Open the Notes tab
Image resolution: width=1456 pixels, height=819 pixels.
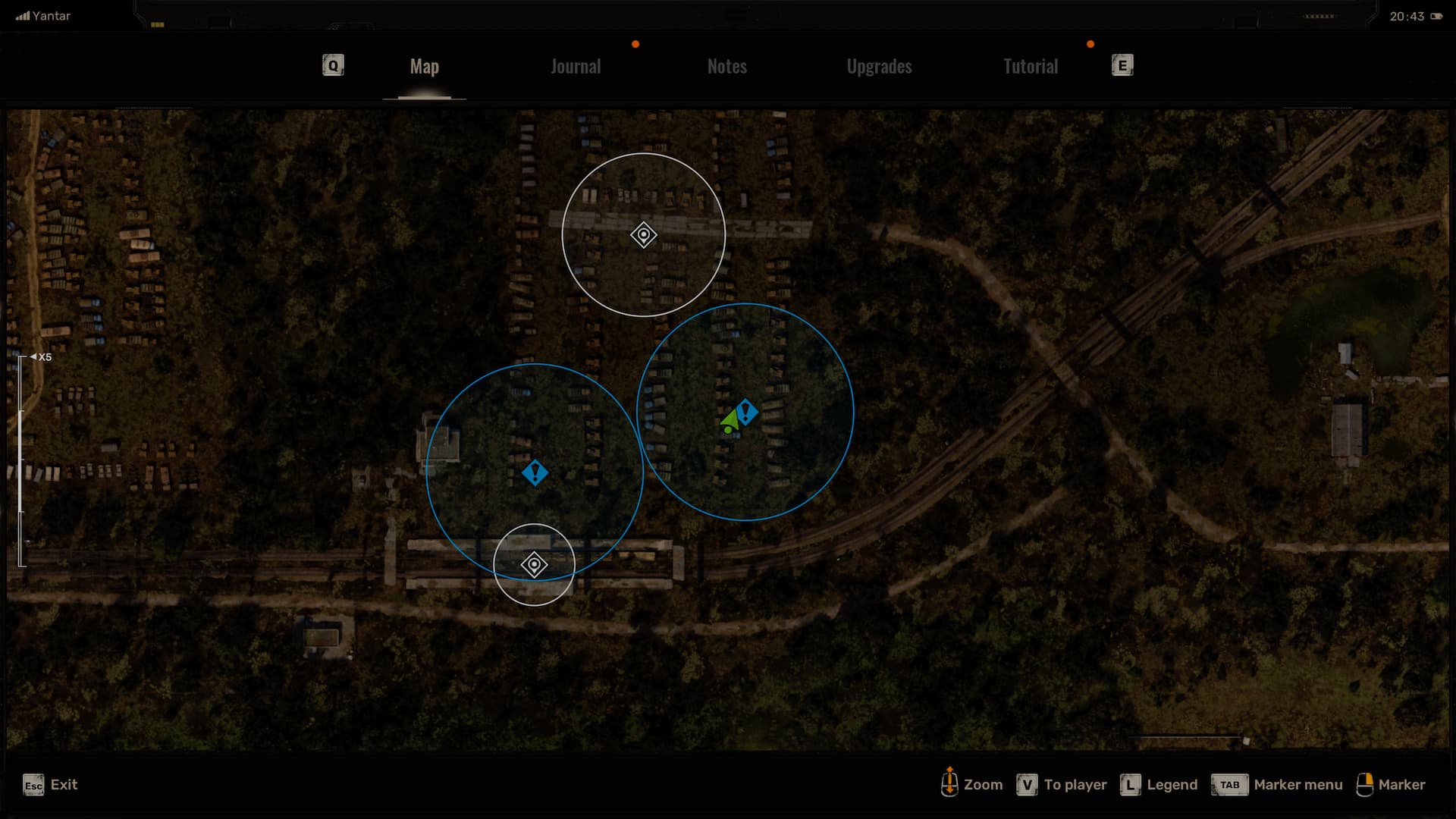pos(726,67)
